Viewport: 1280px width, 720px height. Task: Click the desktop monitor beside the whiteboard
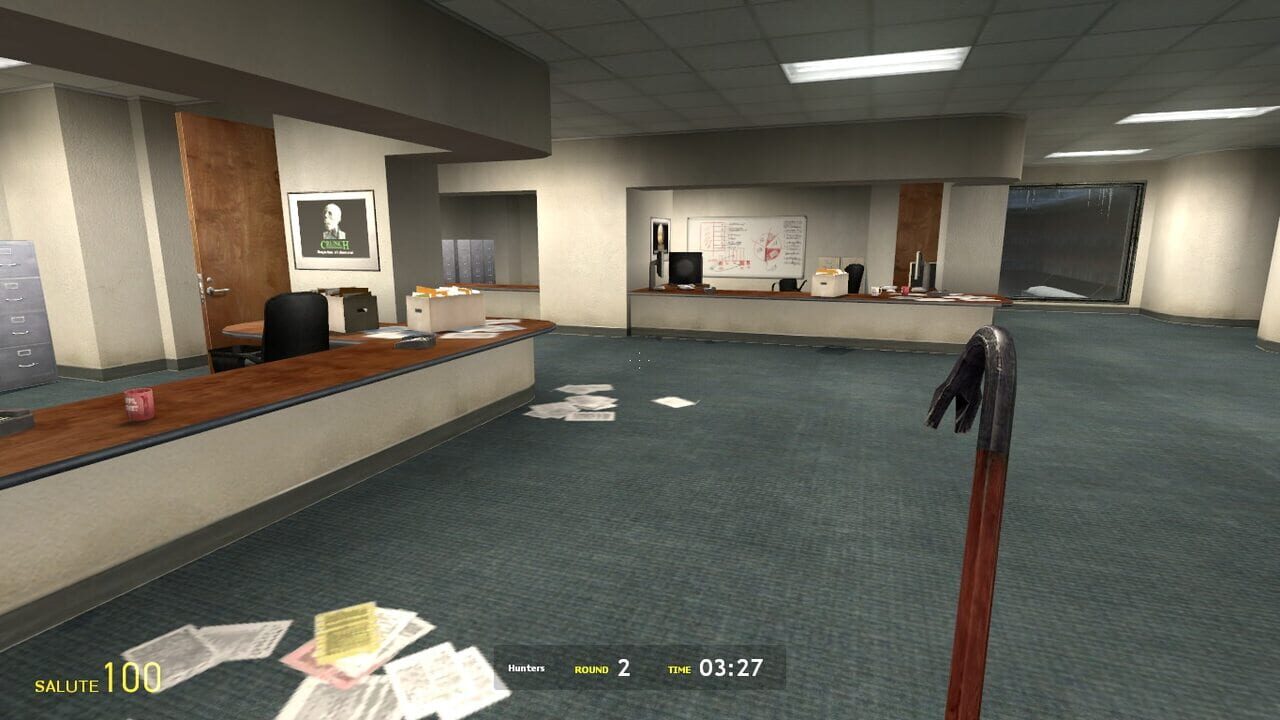684,266
